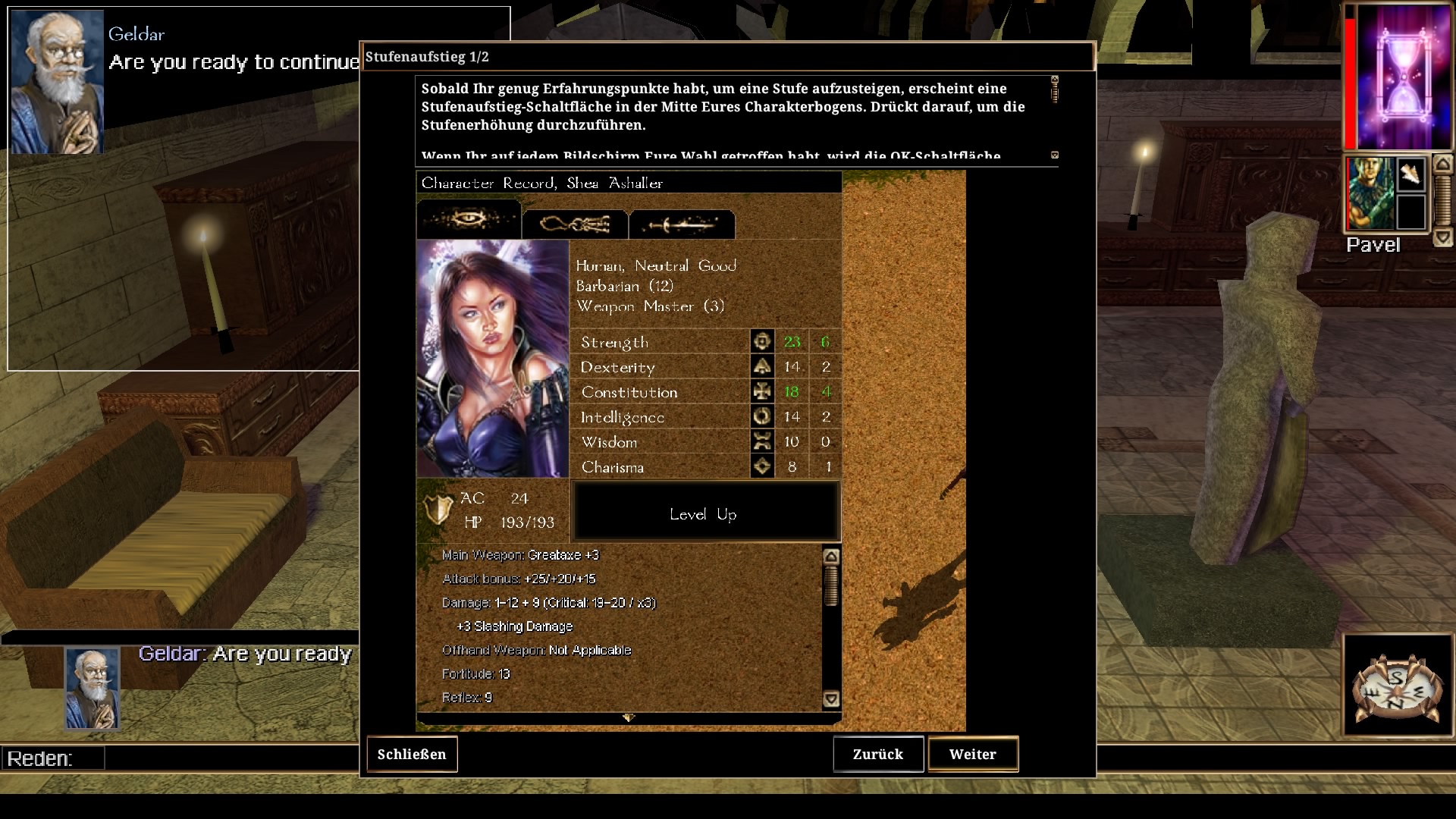Click the hourglass rest portrait
This screenshot has height=819, width=1456.
(x=1398, y=77)
